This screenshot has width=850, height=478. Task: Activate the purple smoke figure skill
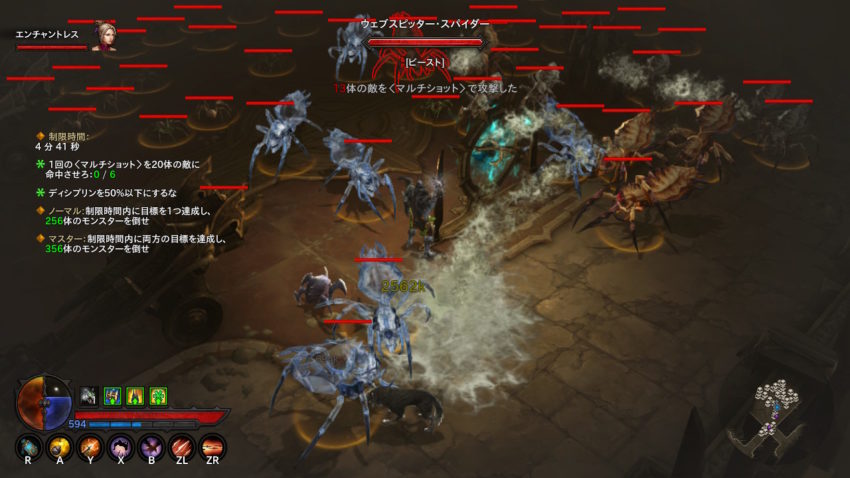[121, 447]
